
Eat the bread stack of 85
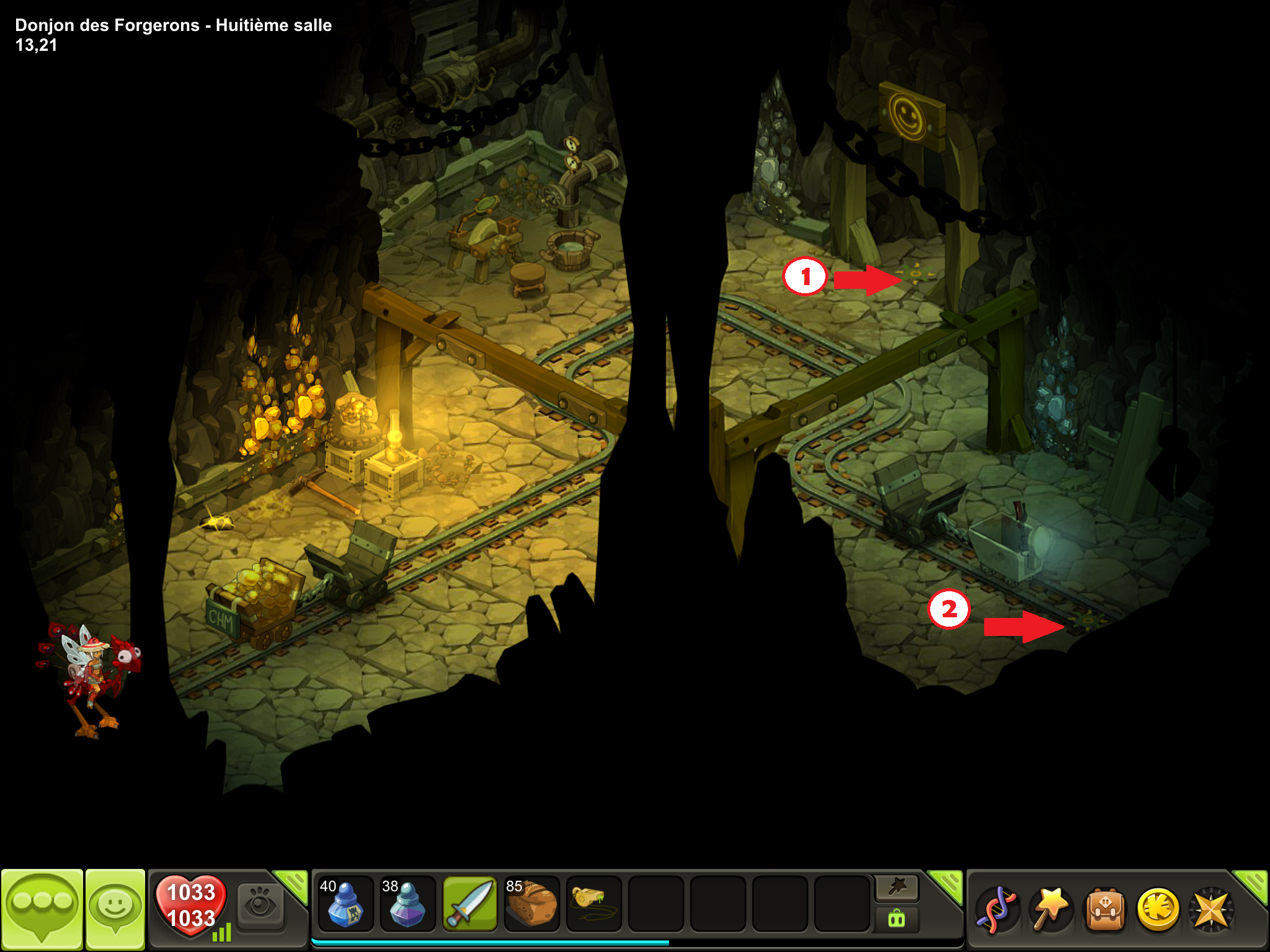pos(531,904)
